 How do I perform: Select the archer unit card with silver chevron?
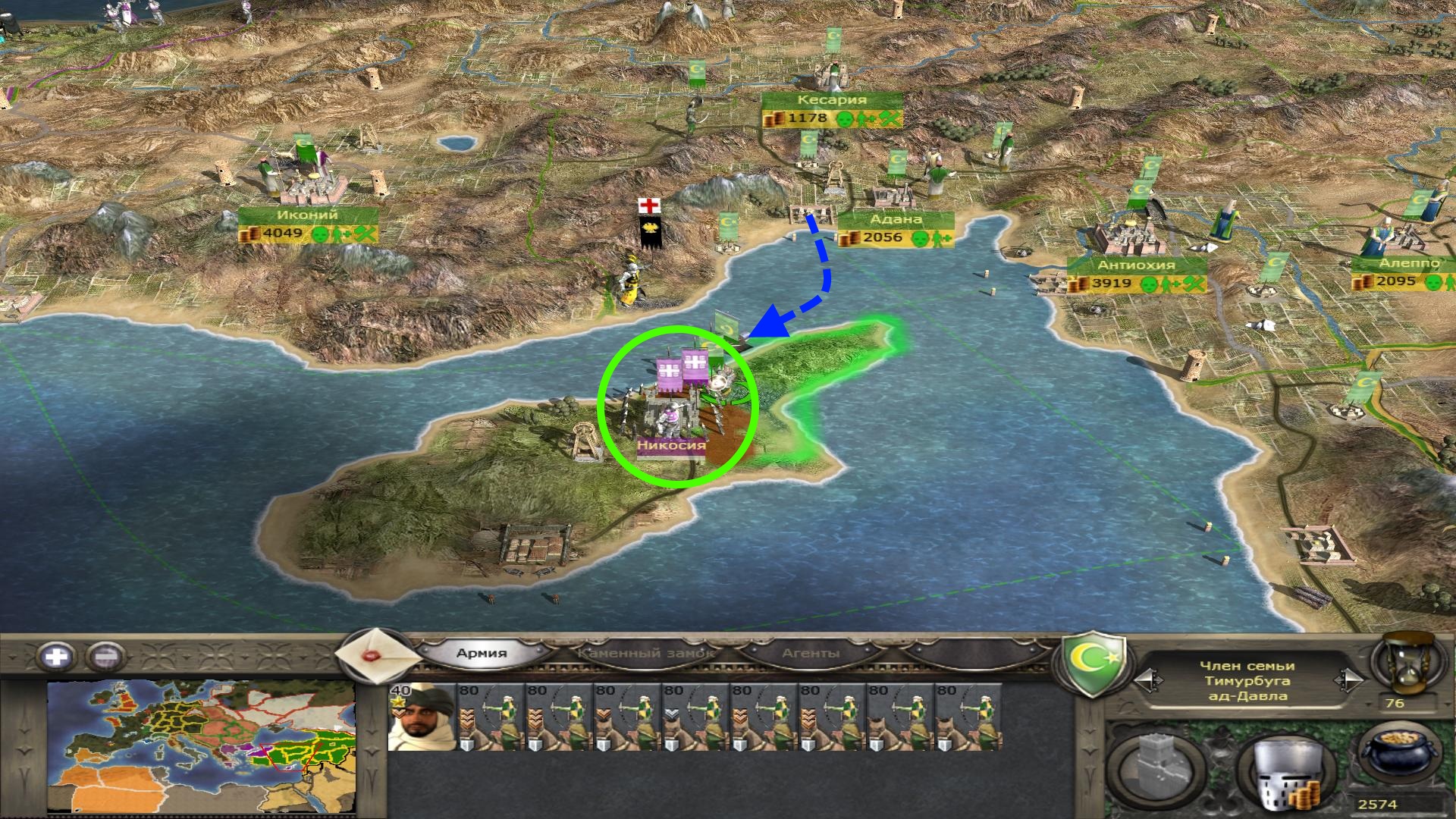pyautogui.click(x=695, y=717)
